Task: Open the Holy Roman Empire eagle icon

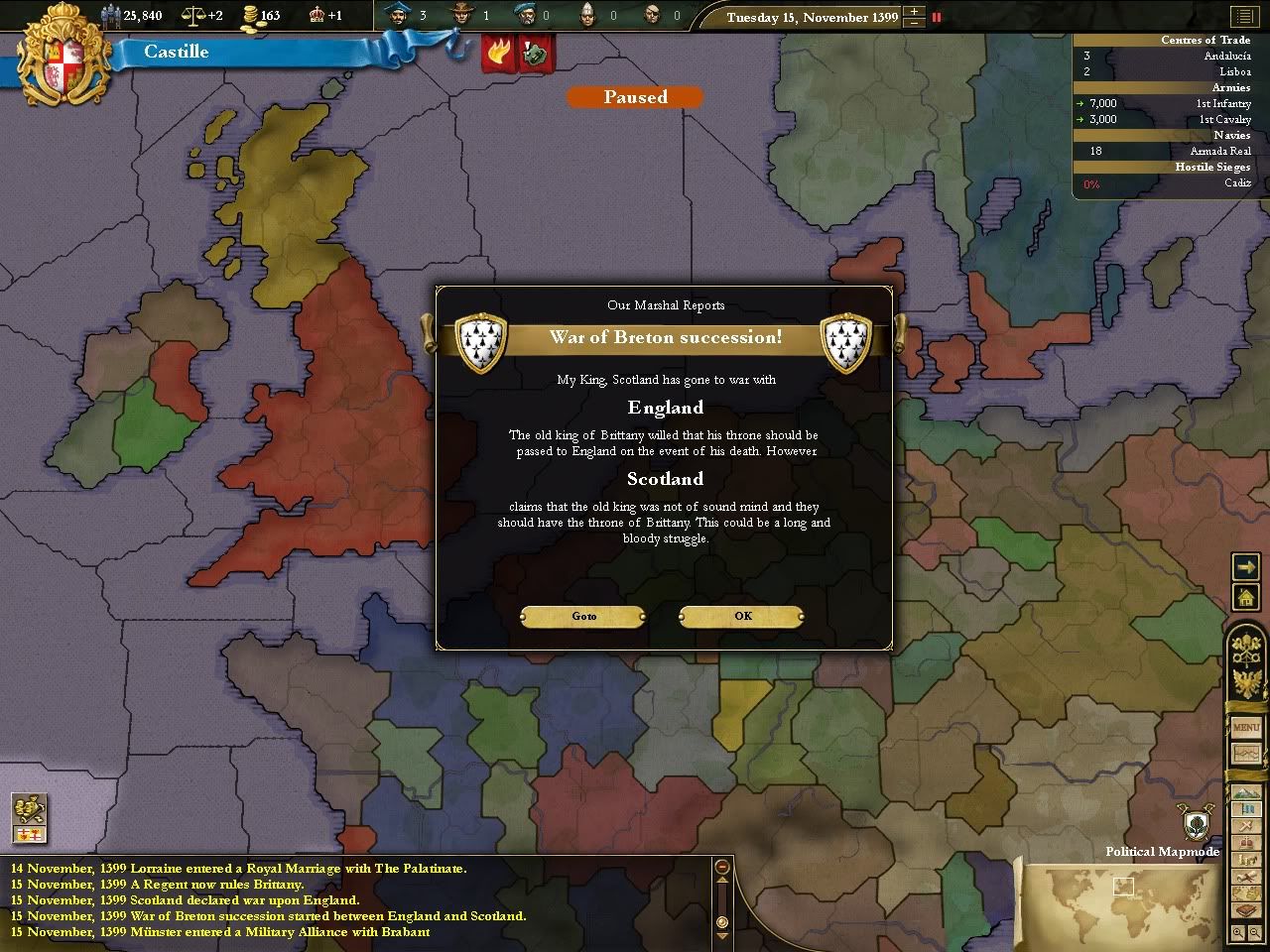Action: 1246,684
